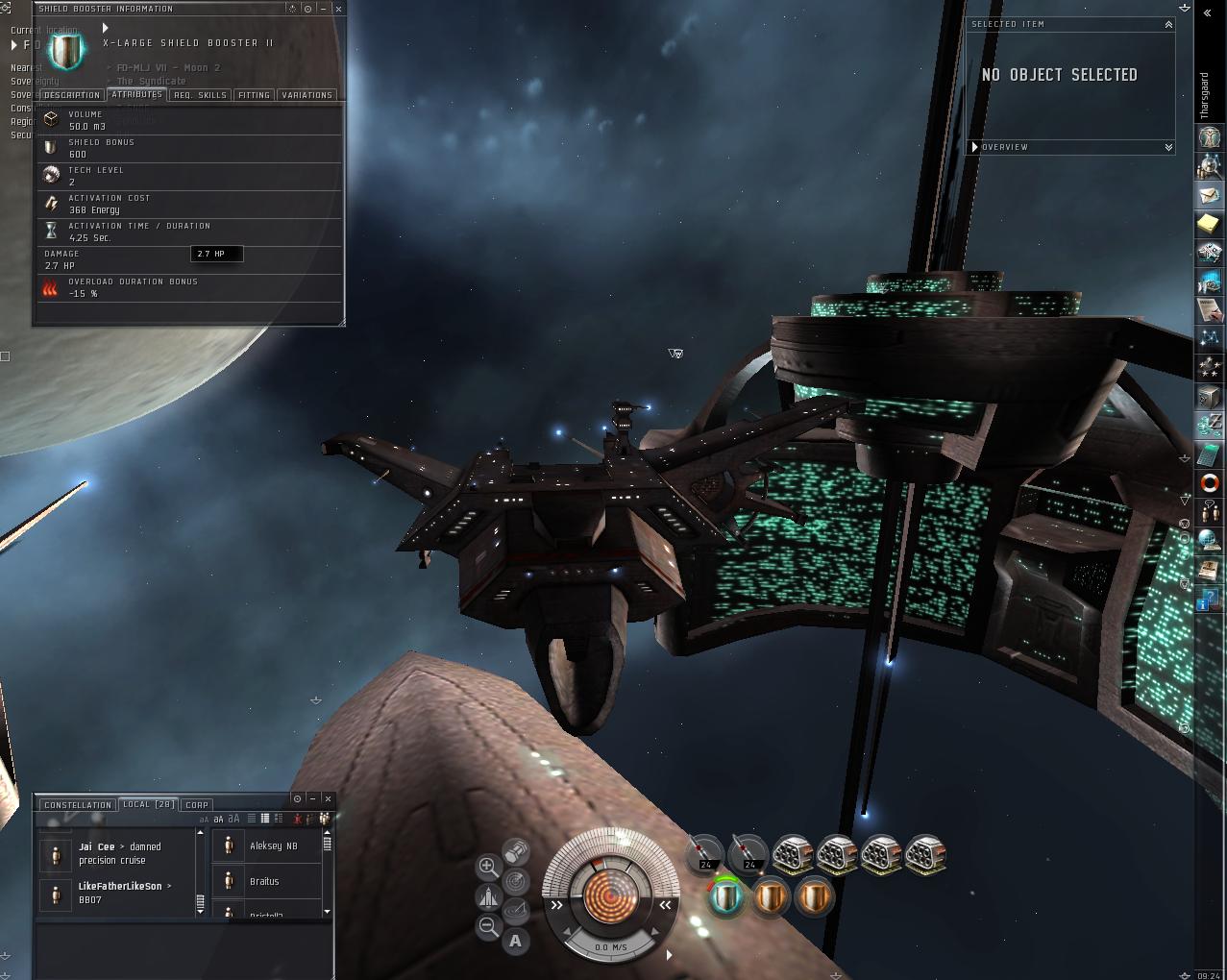Close the Shield Booster Information window

point(337,9)
